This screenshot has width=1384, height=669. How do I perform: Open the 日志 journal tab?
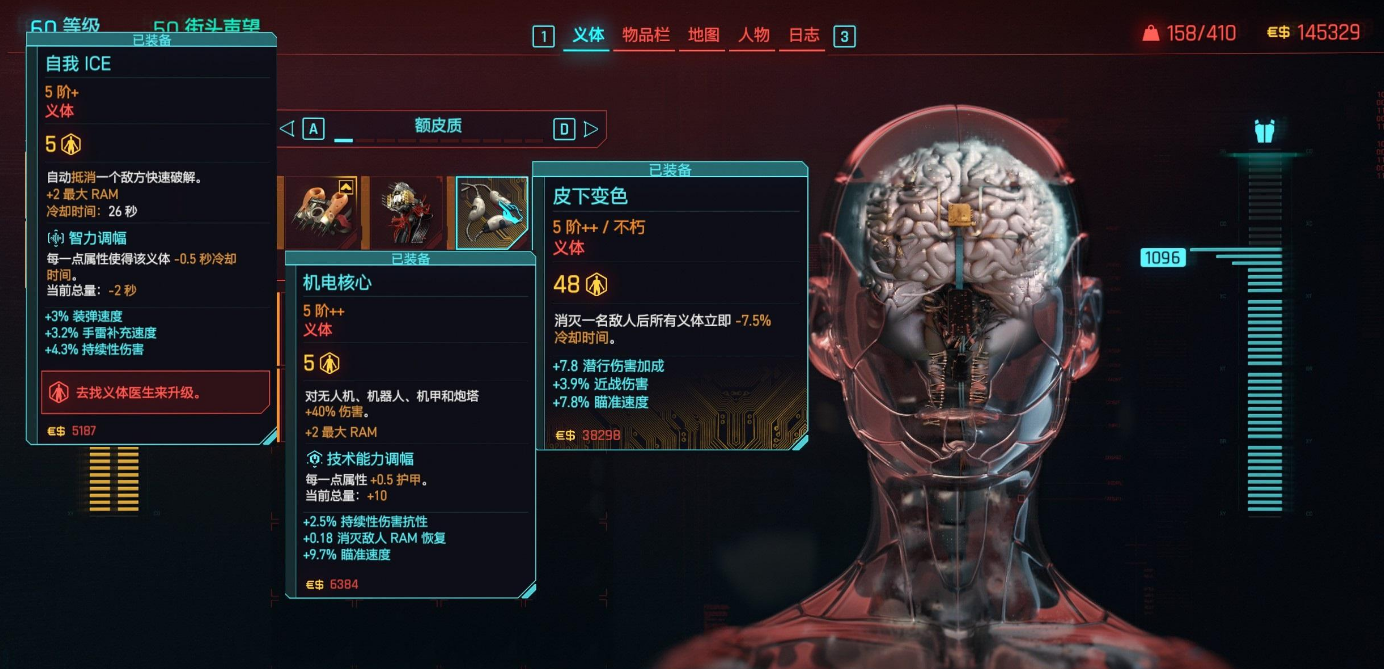pos(803,35)
